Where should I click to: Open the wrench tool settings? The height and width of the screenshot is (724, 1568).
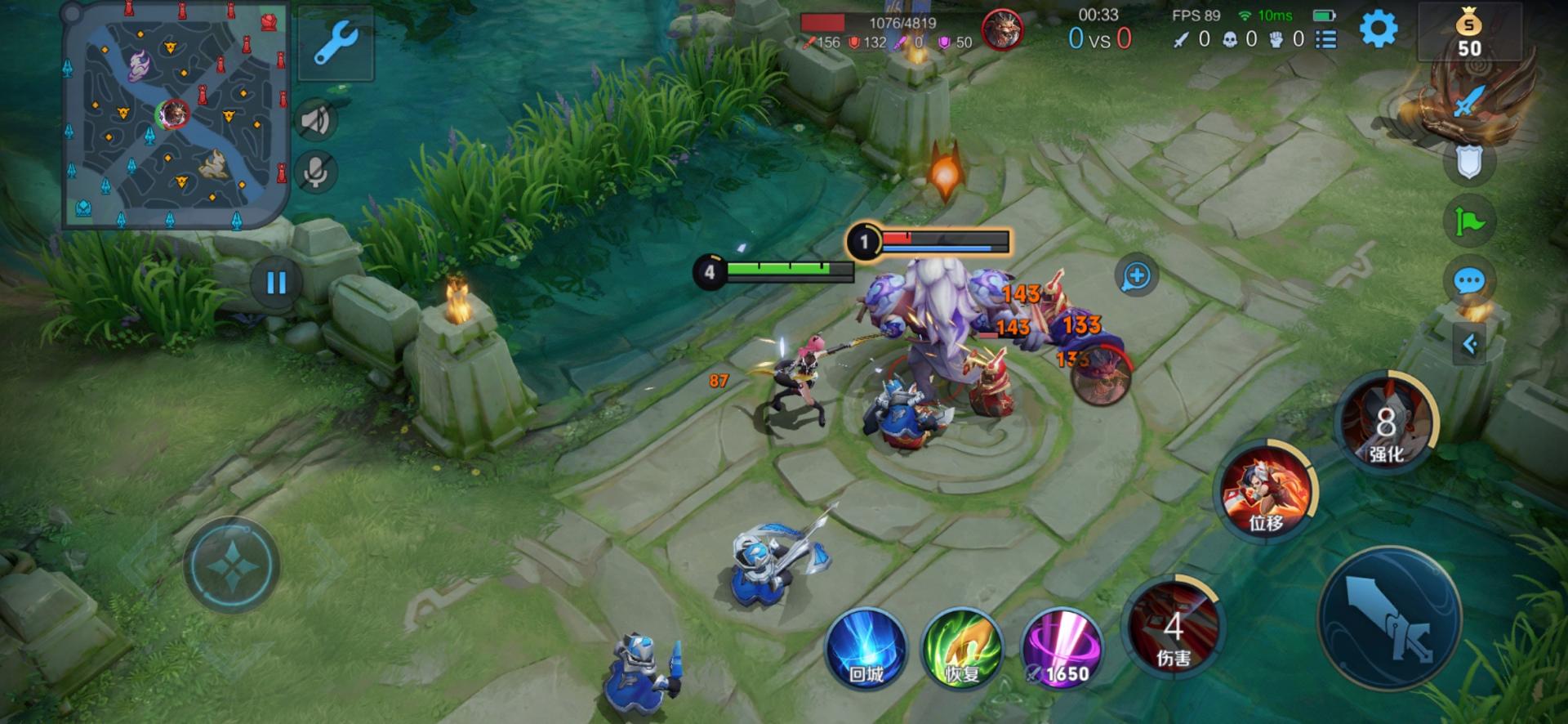coord(336,42)
